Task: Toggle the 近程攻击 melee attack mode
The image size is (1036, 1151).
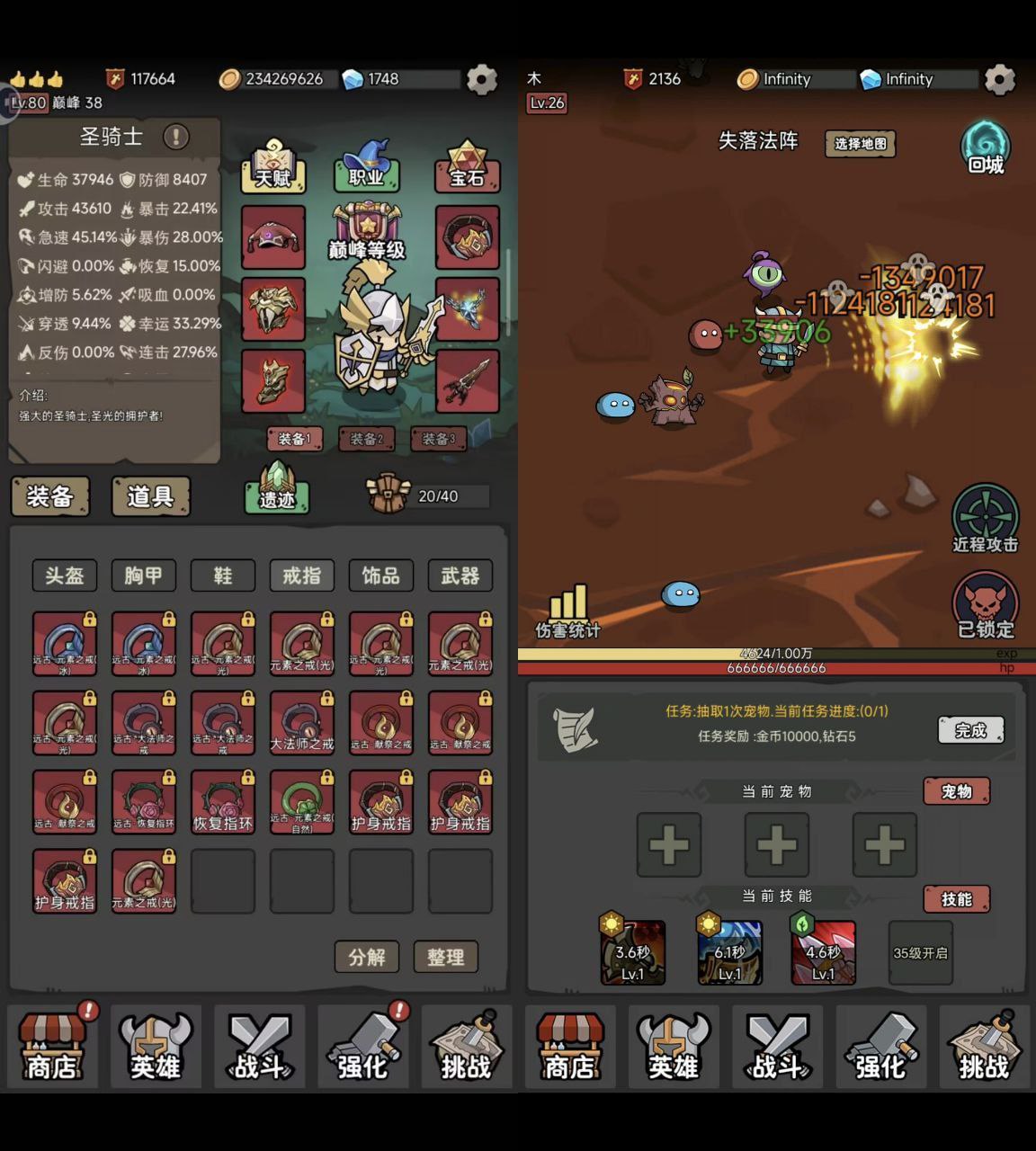Action: (986, 520)
